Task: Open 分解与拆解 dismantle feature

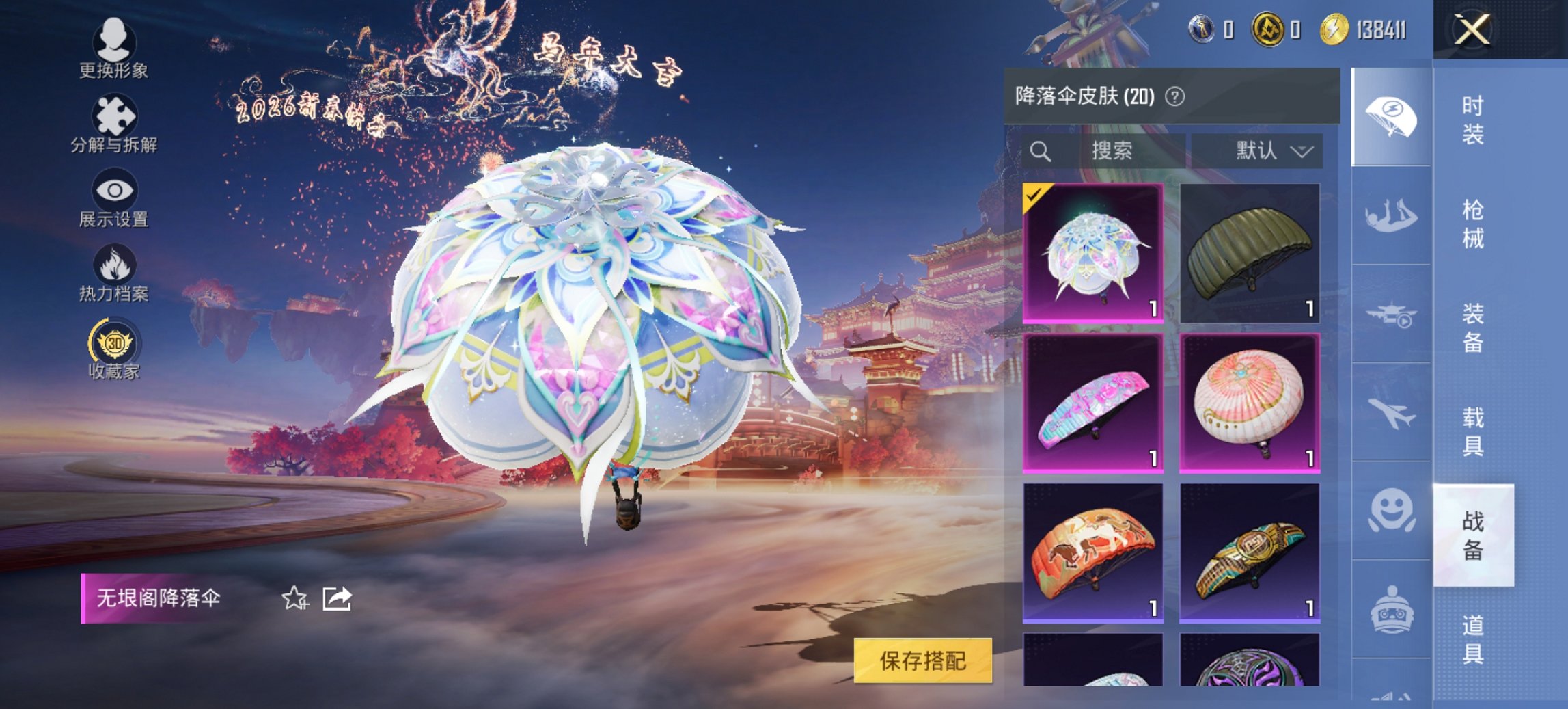Action: click(x=115, y=118)
